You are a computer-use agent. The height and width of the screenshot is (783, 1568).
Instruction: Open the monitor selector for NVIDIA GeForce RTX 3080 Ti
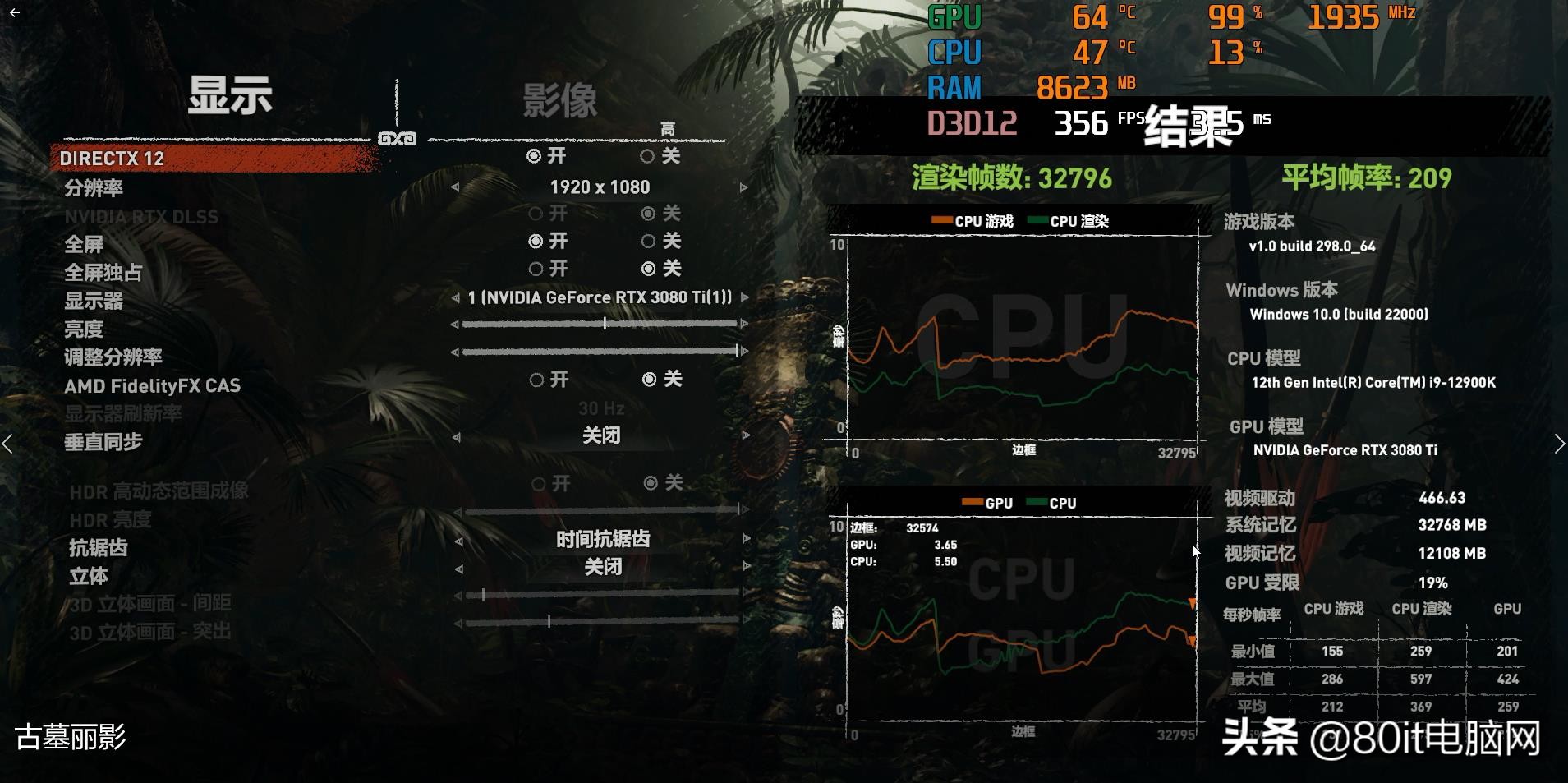tap(600, 297)
